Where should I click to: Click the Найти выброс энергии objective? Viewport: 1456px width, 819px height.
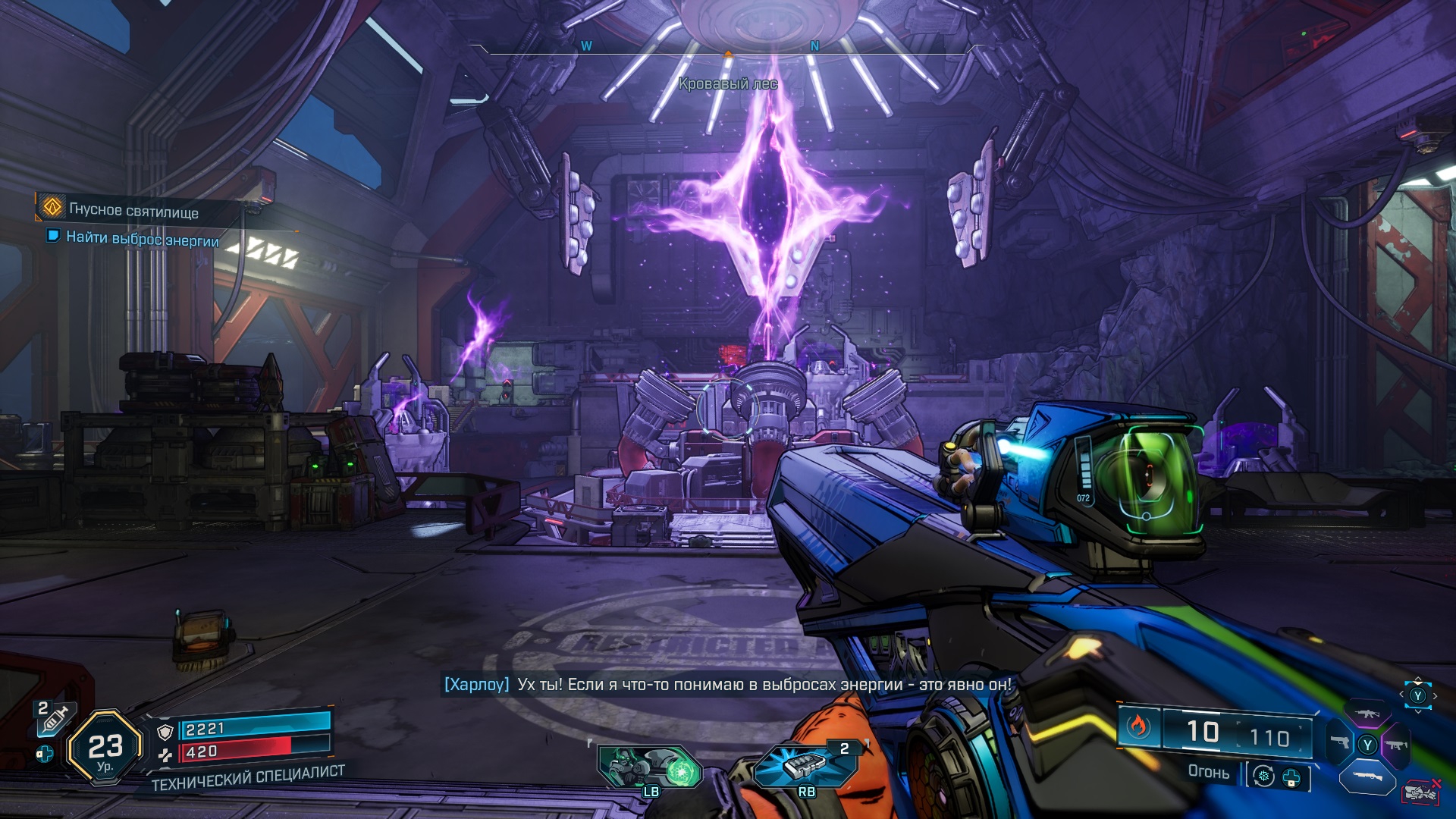pos(142,239)
